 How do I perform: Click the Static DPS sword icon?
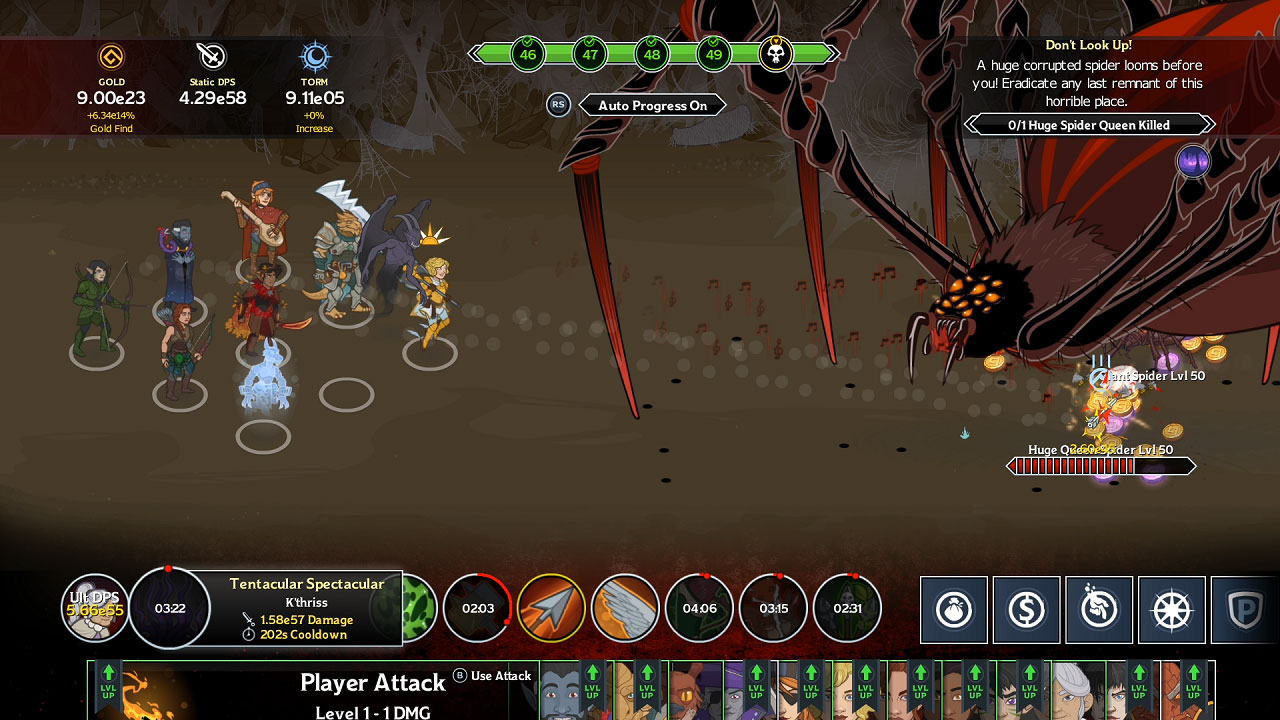(212, 55)
